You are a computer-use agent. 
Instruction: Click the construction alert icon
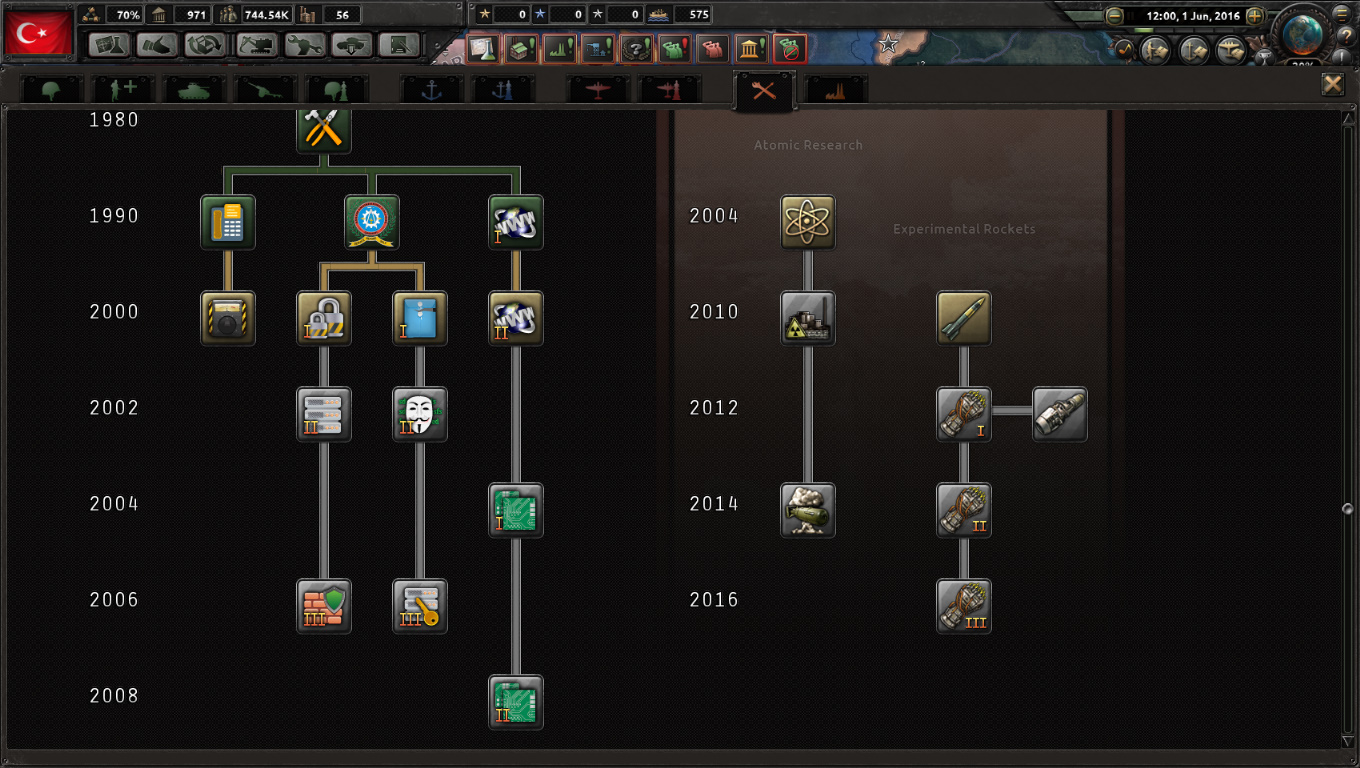pos(597,48)
